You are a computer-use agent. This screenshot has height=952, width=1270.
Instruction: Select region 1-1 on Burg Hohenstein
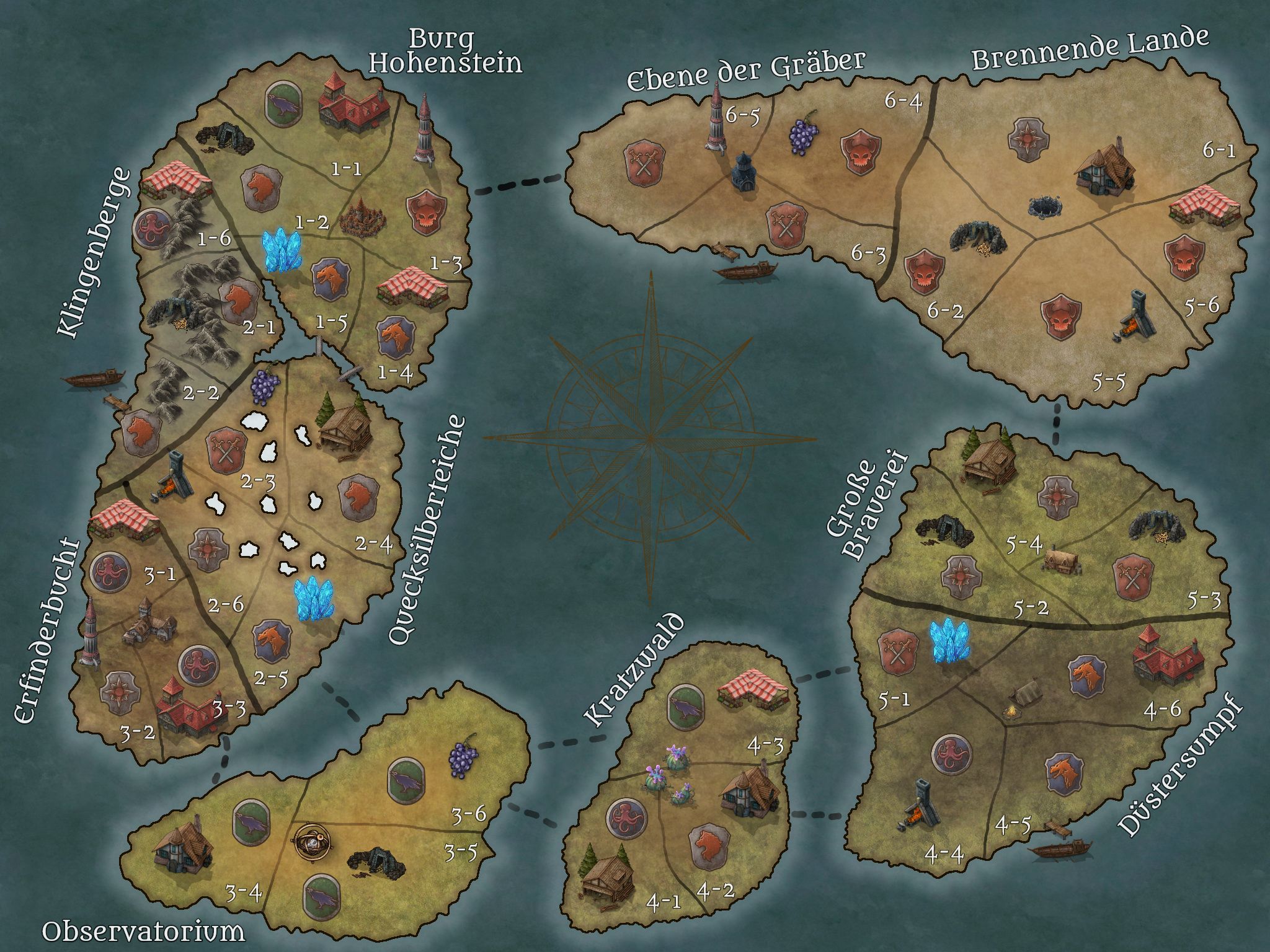346,169
